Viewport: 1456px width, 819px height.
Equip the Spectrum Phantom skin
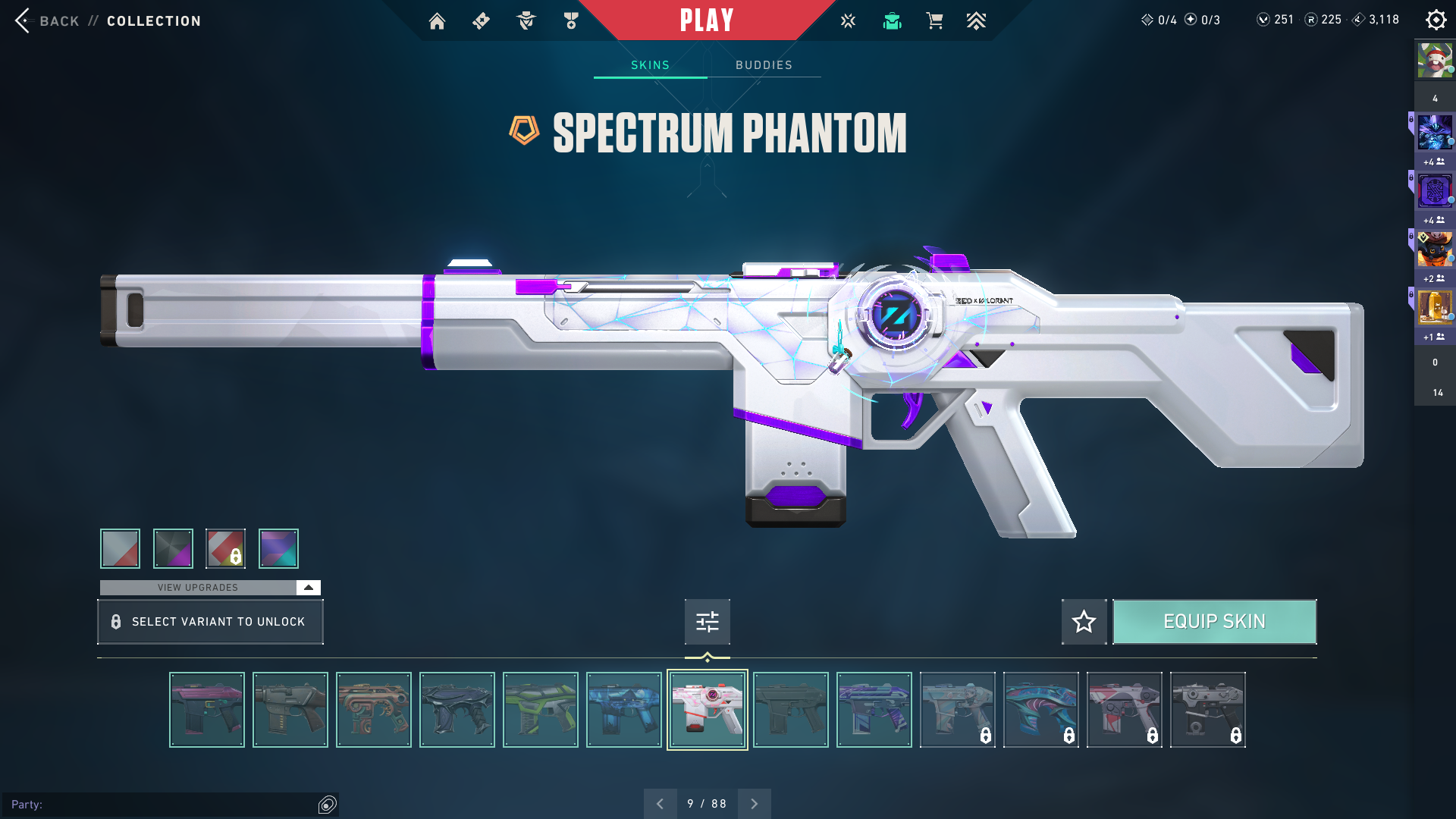[1214, 622]
